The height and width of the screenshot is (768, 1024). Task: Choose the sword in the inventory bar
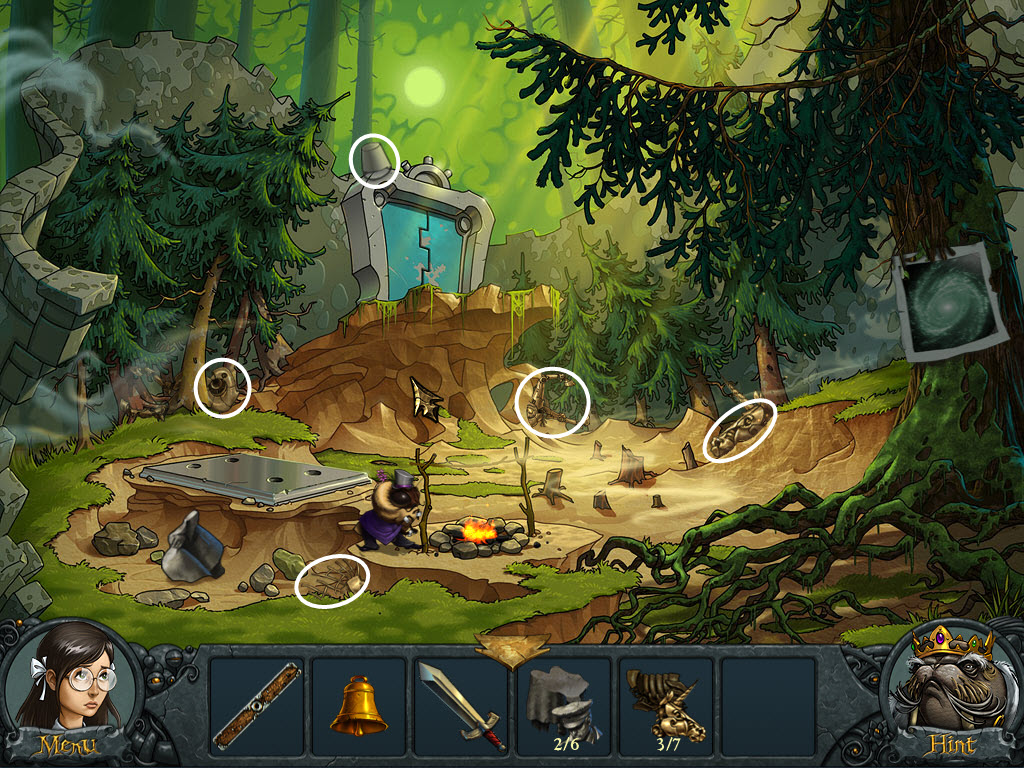tap(460, 705)
